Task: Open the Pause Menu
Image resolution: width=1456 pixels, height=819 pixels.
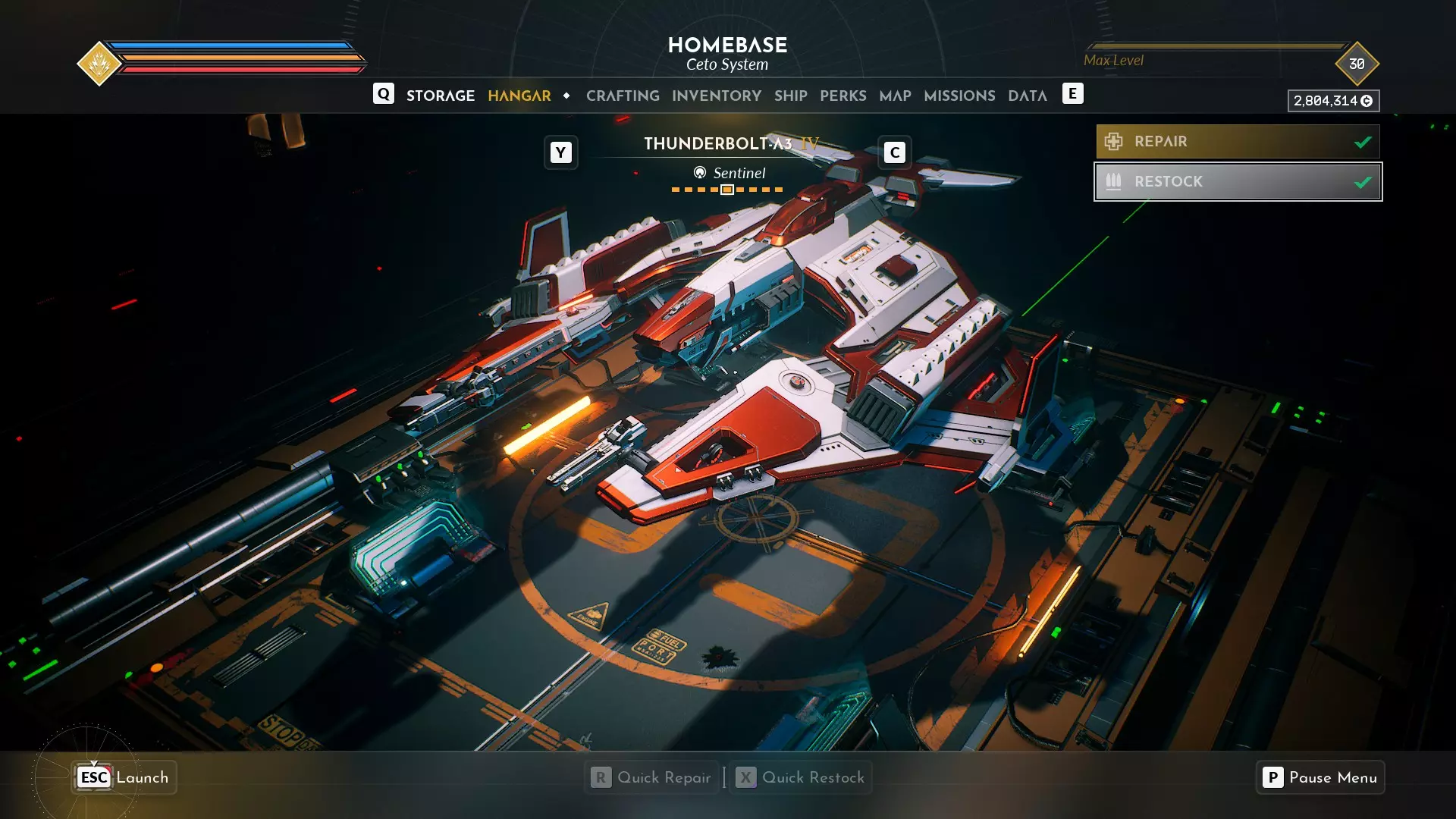Action: pos(1319,777)
